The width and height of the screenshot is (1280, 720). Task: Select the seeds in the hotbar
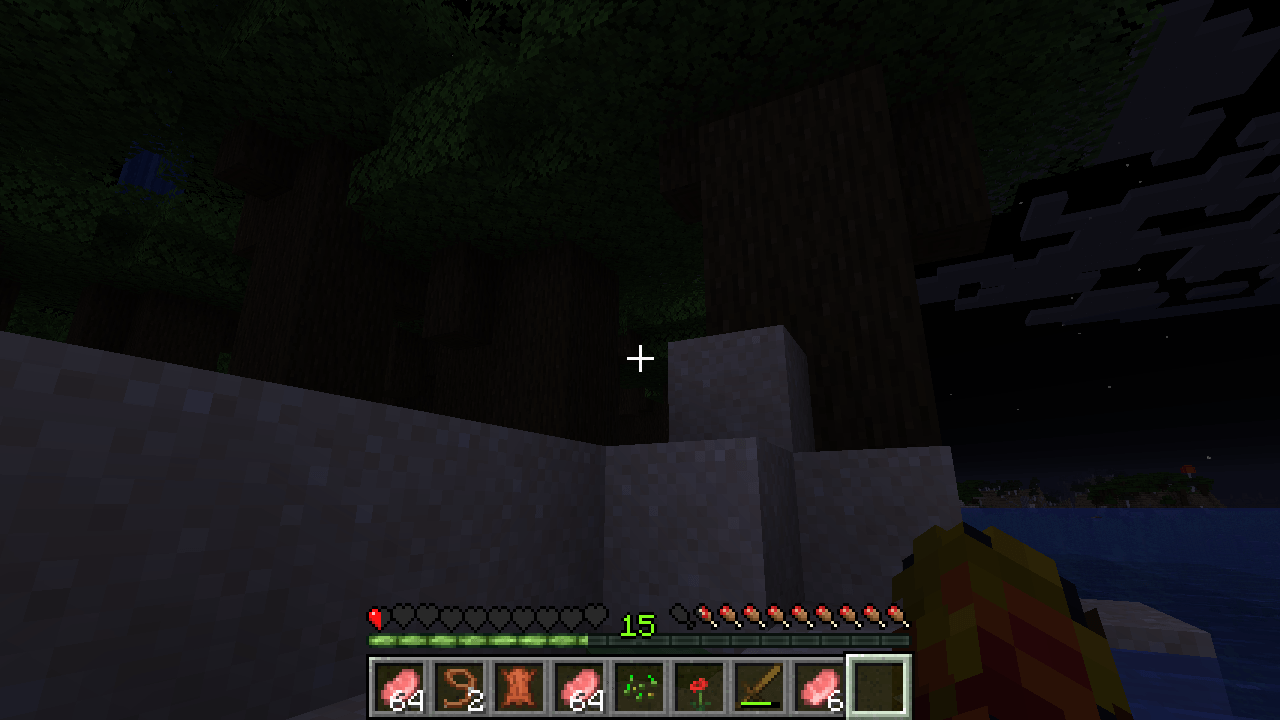[638, 684]
